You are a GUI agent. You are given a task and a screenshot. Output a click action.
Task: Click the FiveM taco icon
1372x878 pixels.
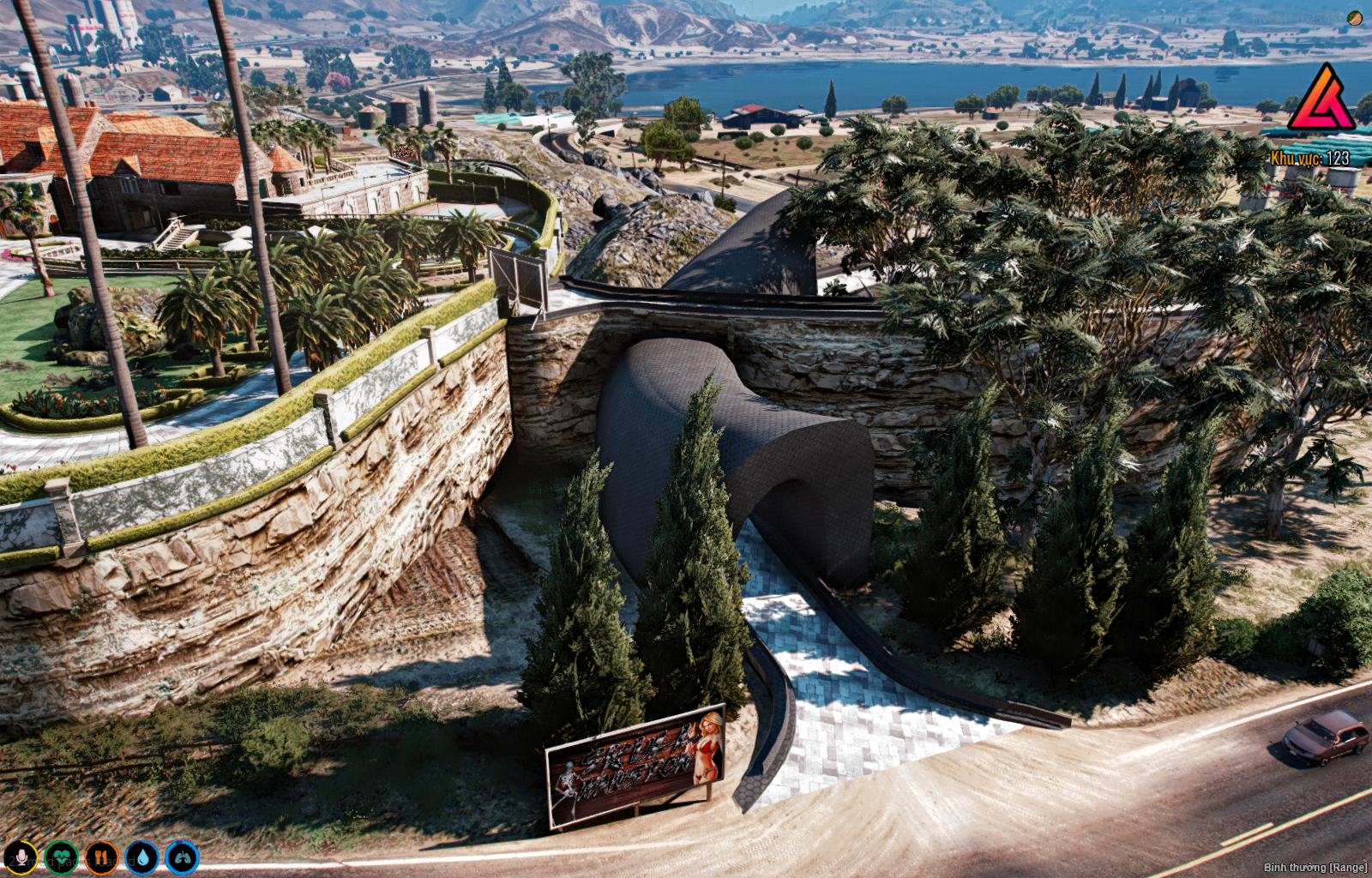tap(1355, 18)
